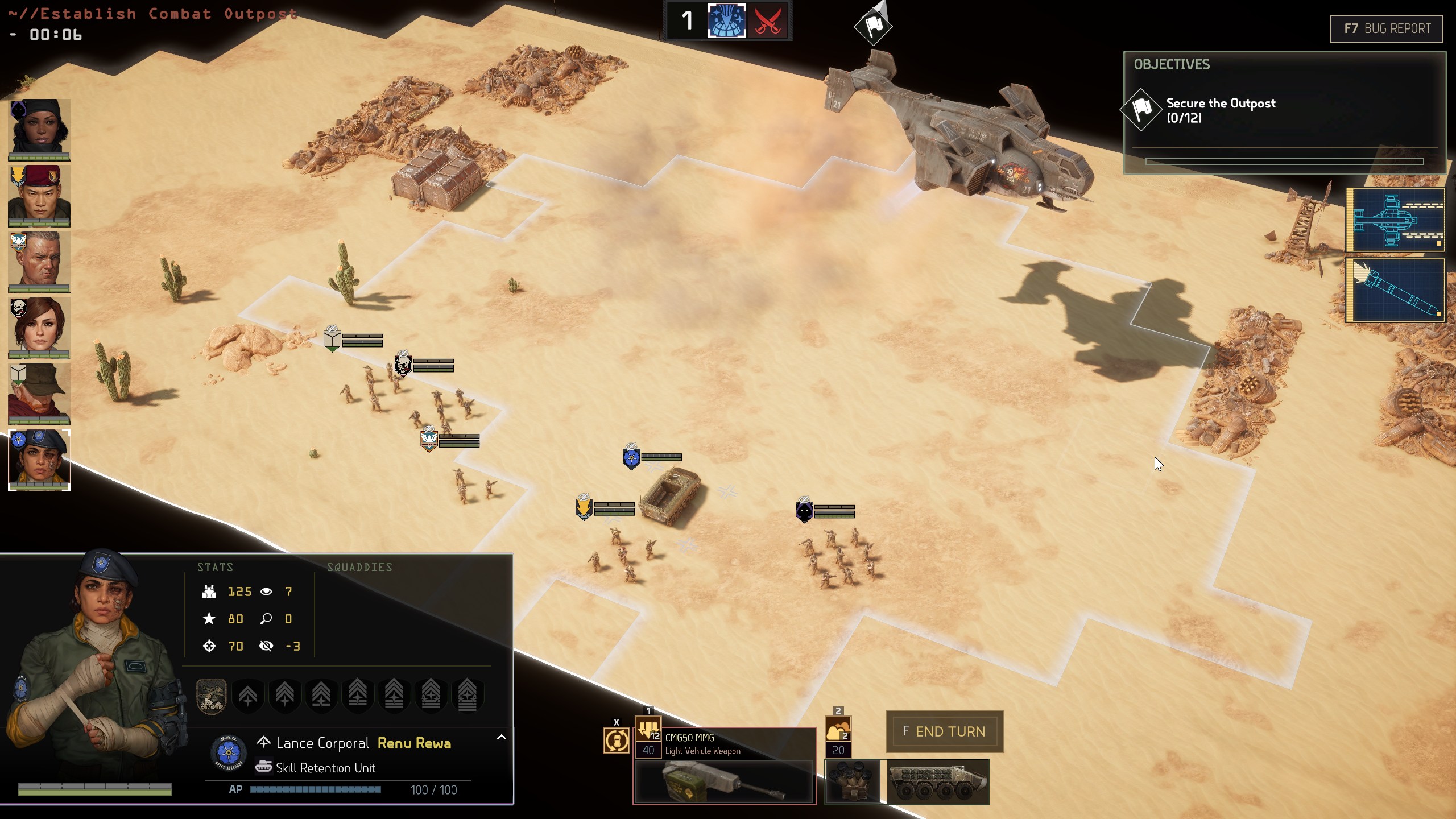Select the bearded soldier in cap portrait
Image resolution: width=1456 pixels, height=819 pixels.
click(x=39, y=394)
